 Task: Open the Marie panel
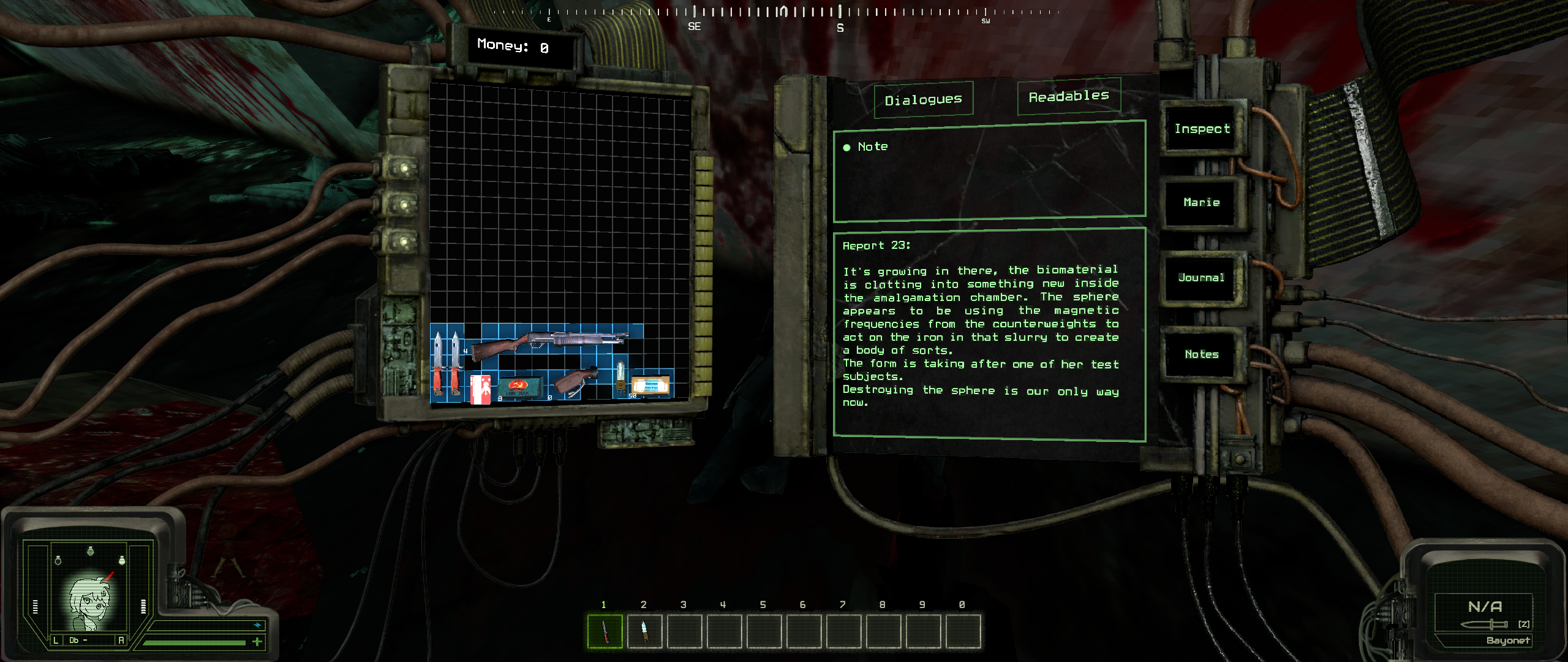tap(1201, 202)
